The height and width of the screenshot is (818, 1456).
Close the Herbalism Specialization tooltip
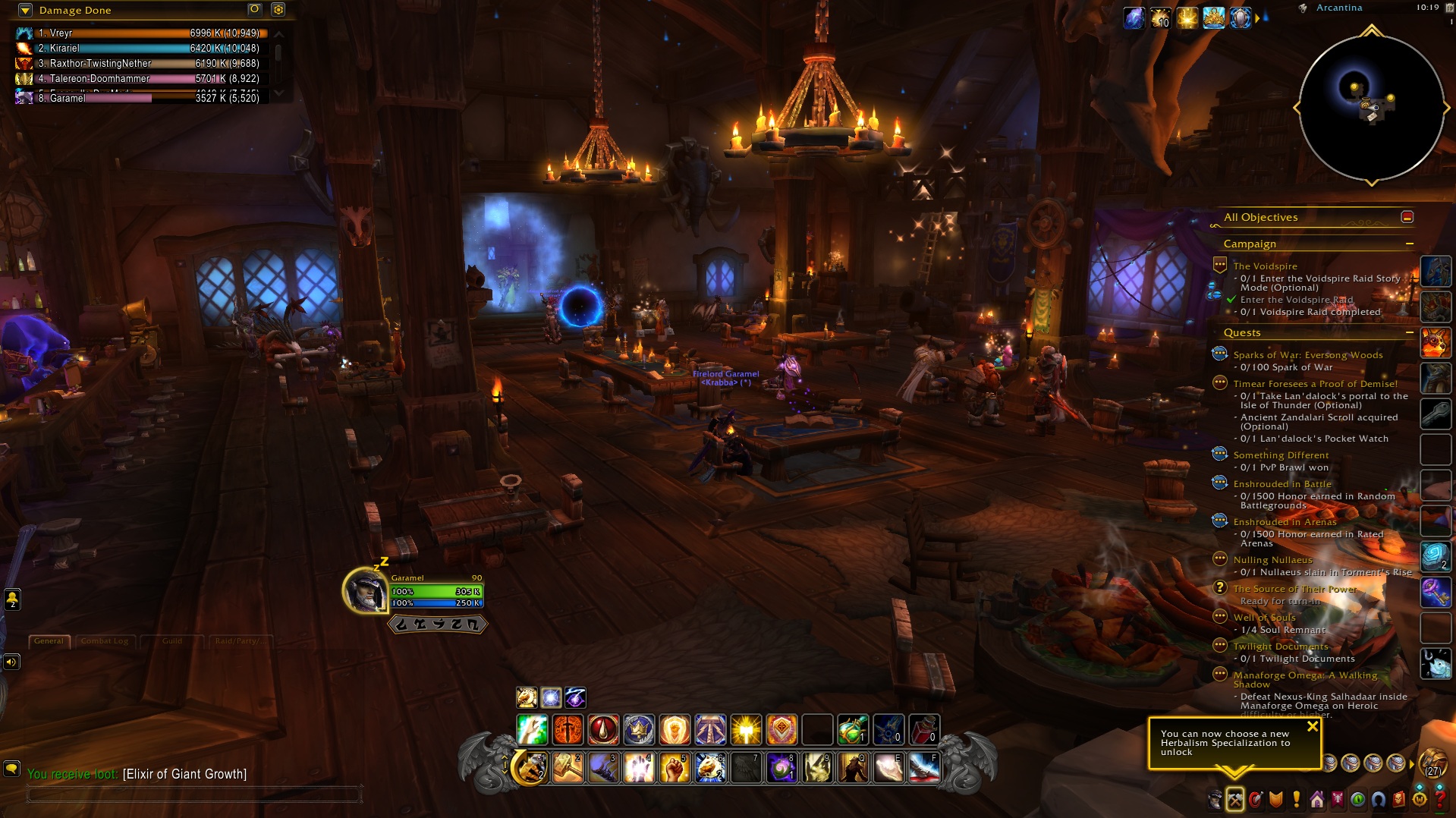1312,726
